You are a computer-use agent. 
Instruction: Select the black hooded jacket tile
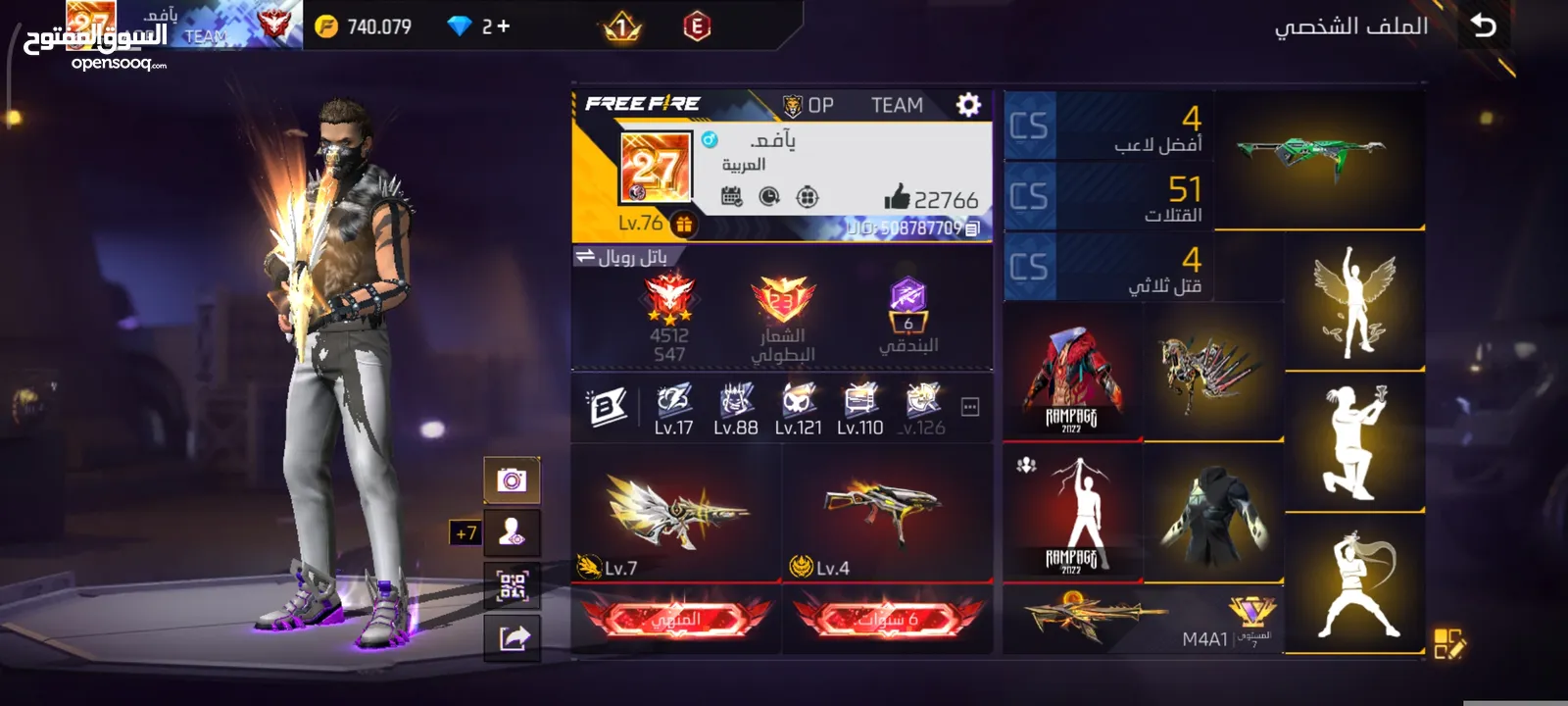tap(1213, 510)
